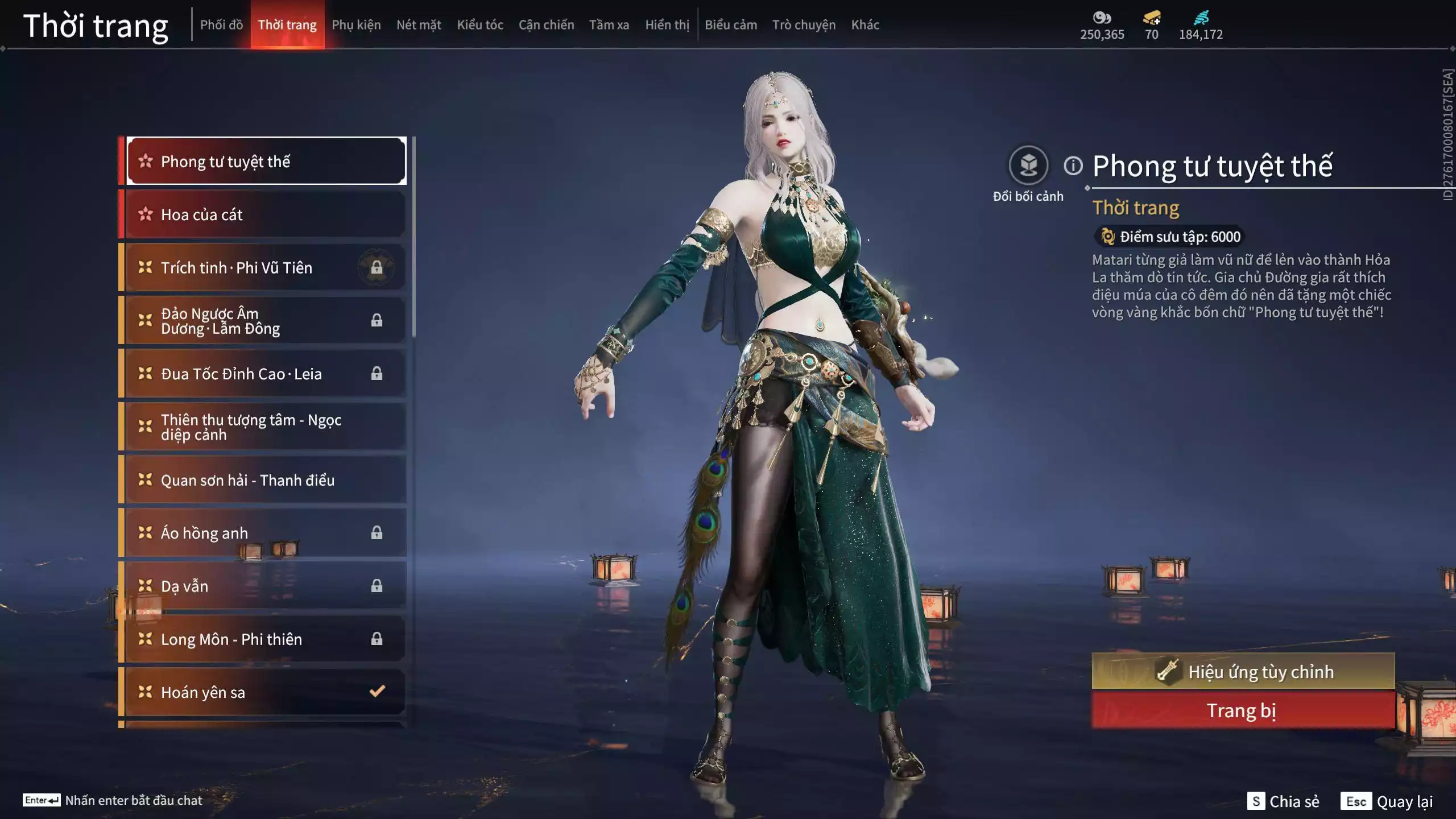1456x819 pixels.
Task: Equip outfit with Trang bị button
Action: click(x=1243, y=710)
